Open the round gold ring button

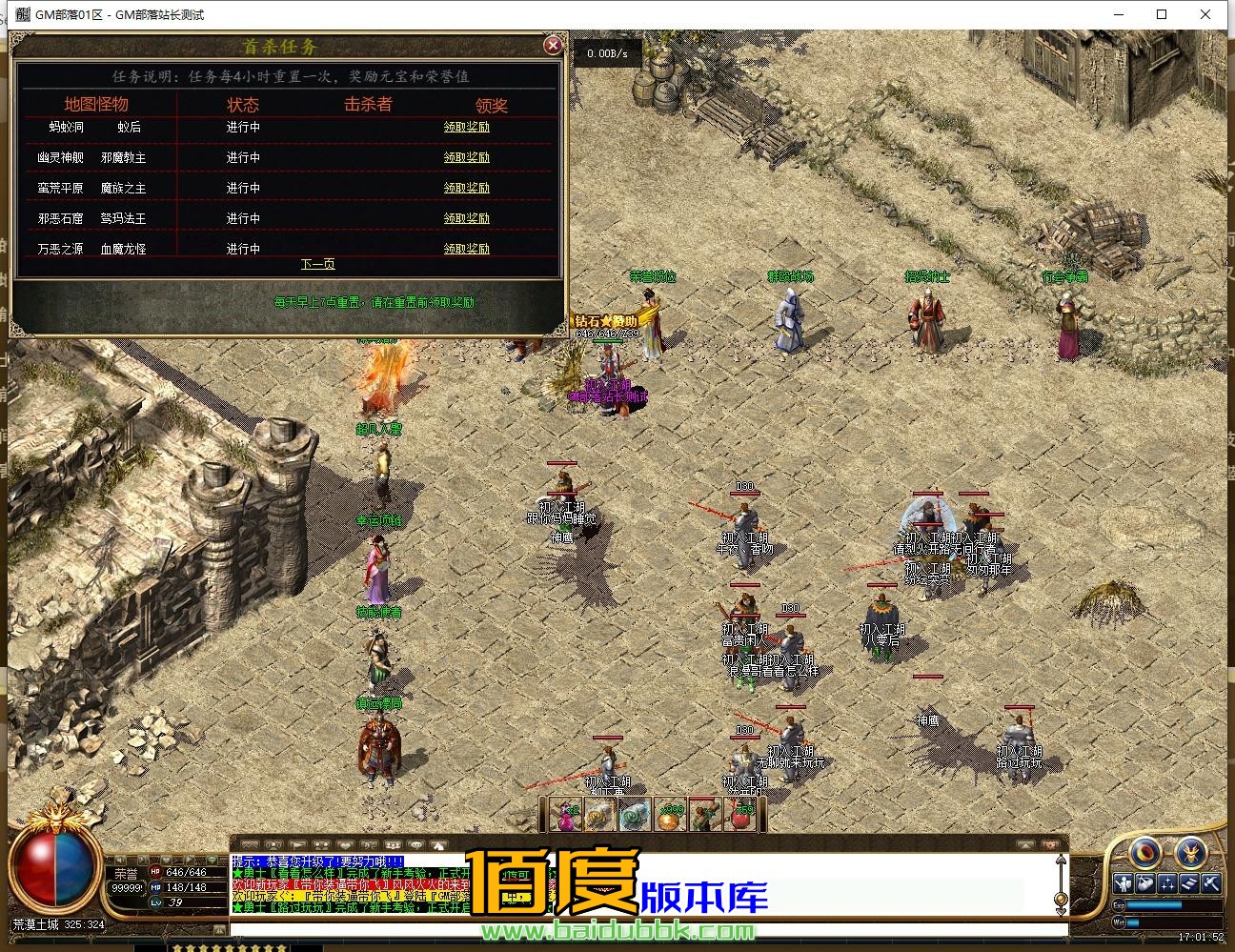tap(1144, 852)
